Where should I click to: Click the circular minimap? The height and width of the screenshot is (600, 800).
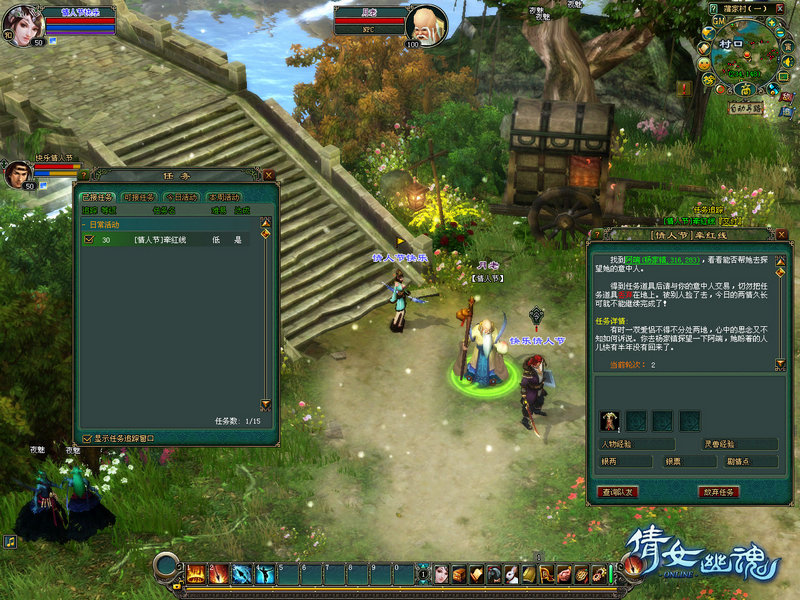coord(744,58)
